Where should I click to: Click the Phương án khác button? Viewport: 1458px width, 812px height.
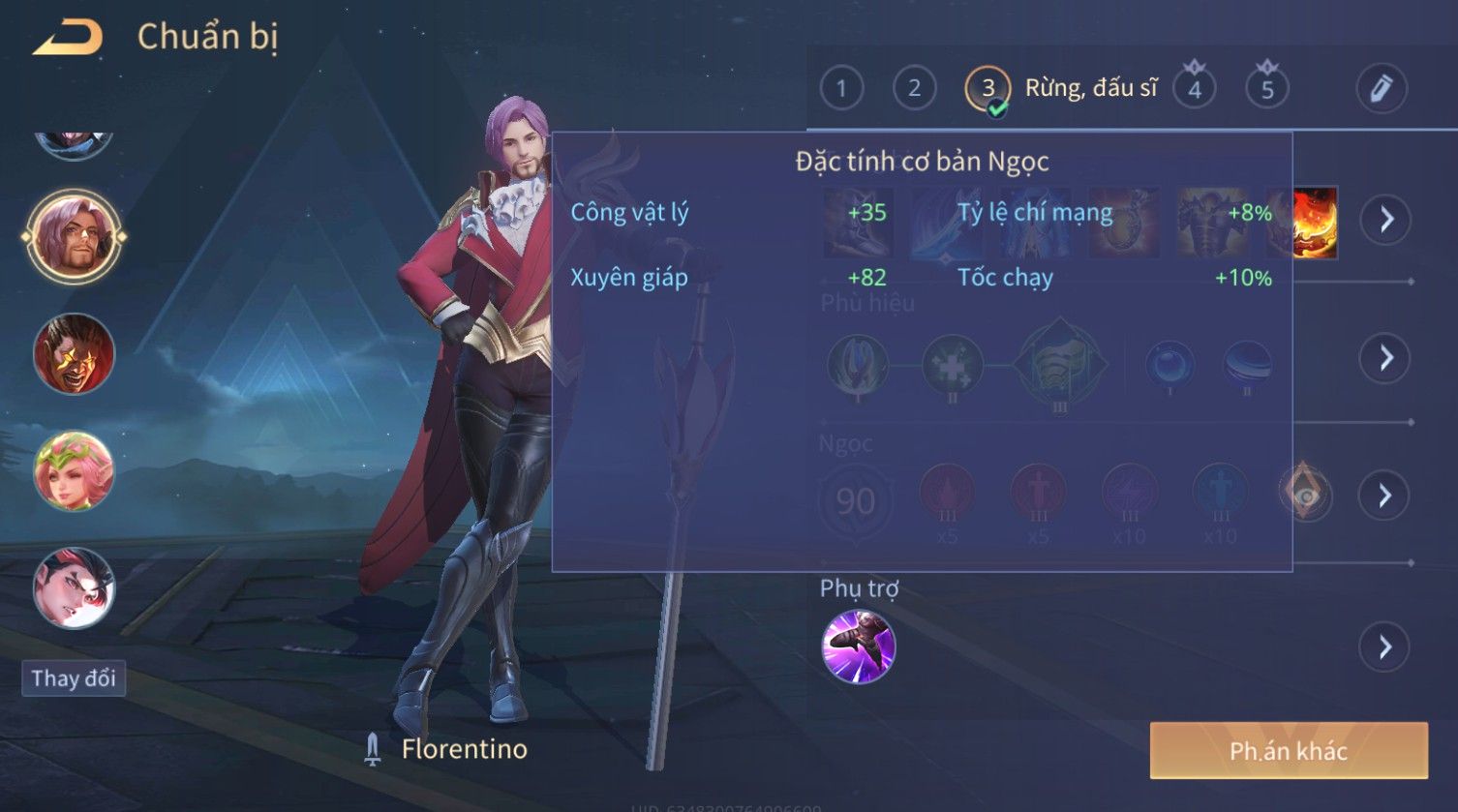click(x=1288, y=751)
